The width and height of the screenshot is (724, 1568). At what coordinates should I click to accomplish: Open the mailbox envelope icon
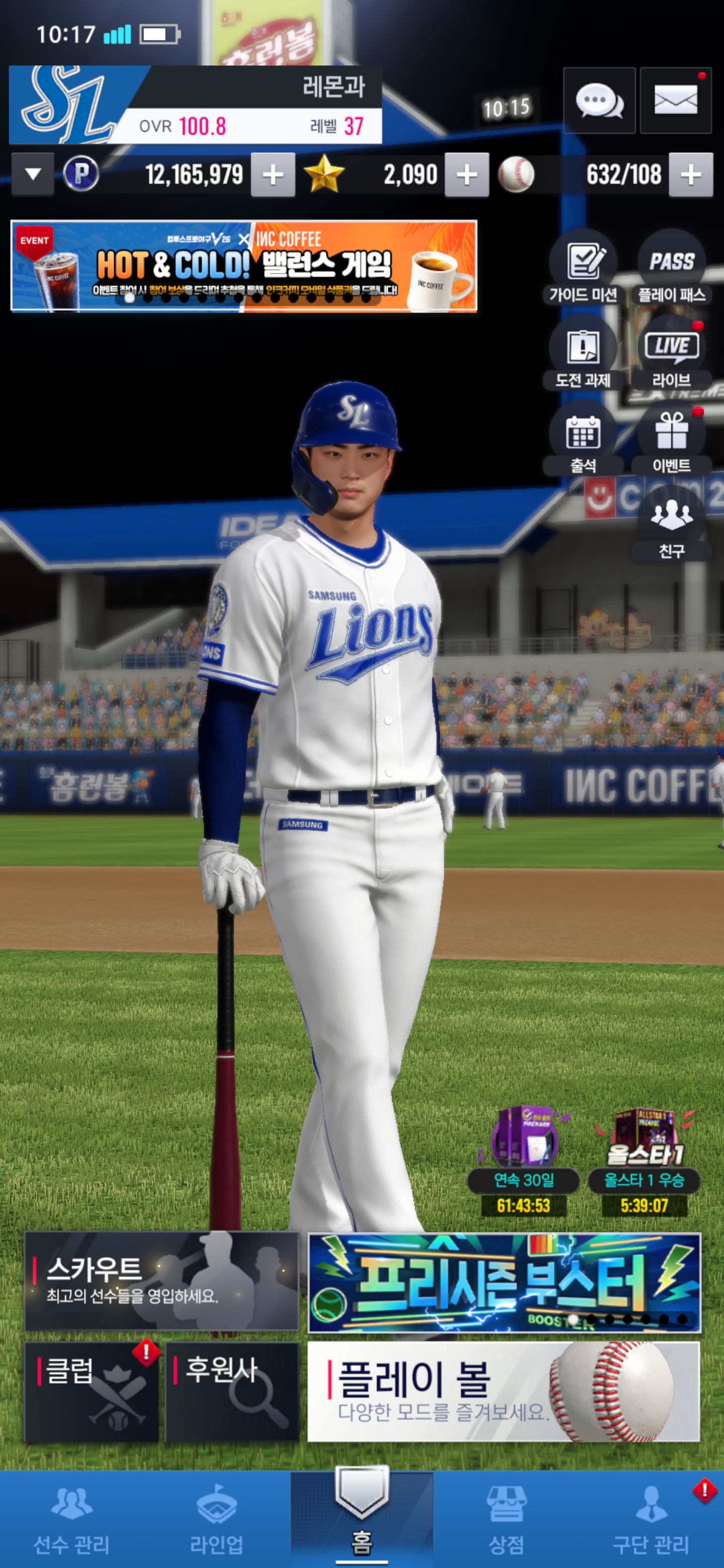[675, 101]
